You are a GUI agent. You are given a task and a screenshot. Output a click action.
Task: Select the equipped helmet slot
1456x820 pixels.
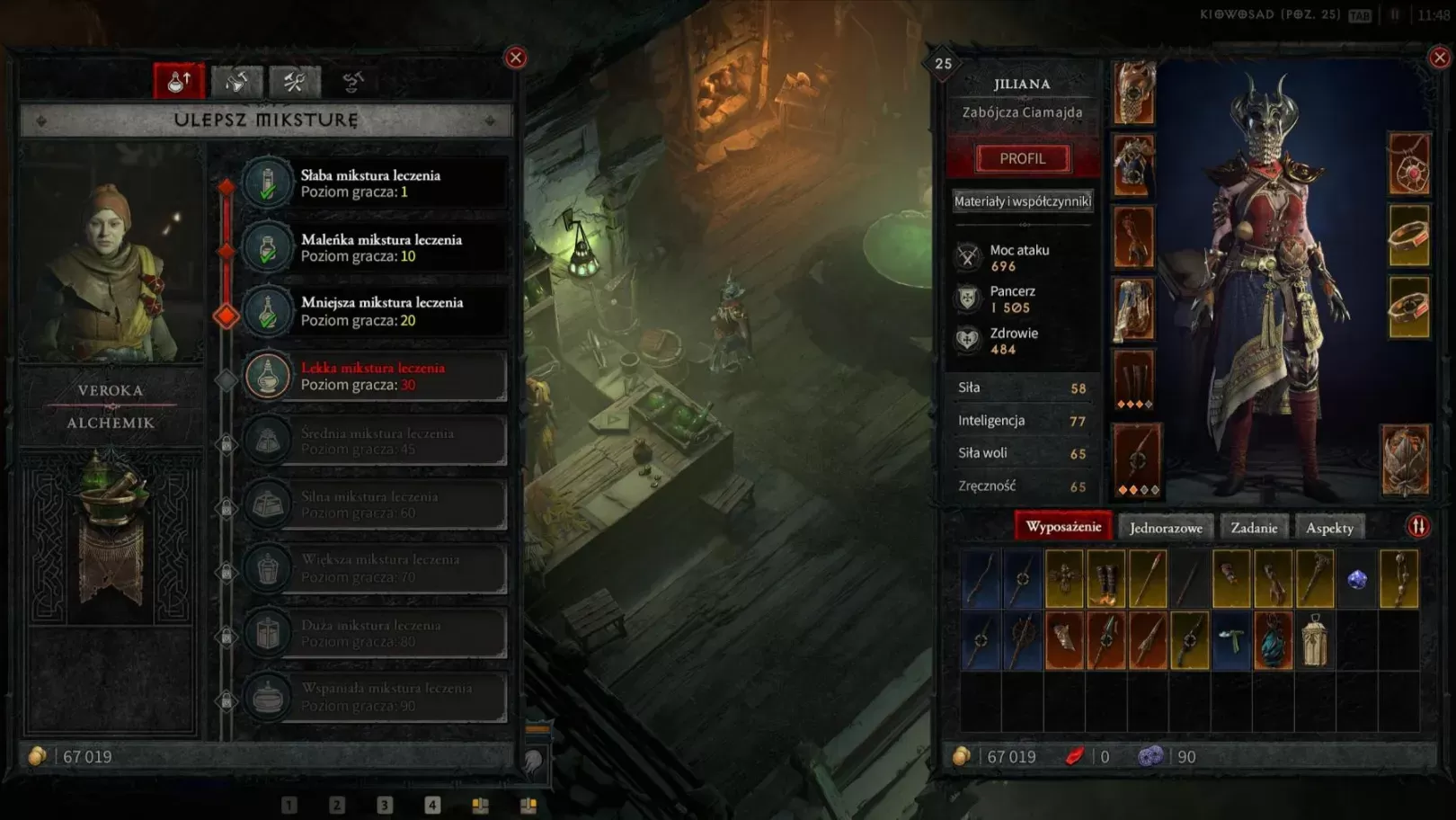(1134, 93)
